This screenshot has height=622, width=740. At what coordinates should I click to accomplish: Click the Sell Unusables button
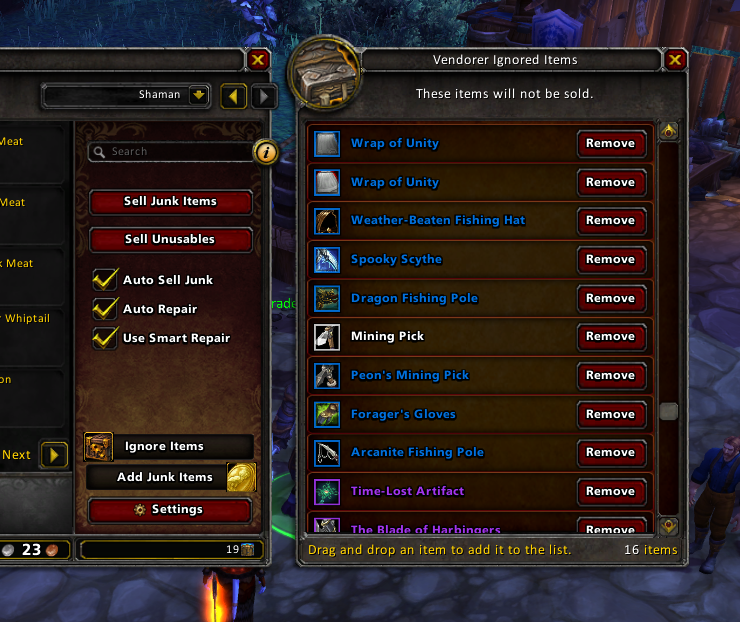[170, 239]
